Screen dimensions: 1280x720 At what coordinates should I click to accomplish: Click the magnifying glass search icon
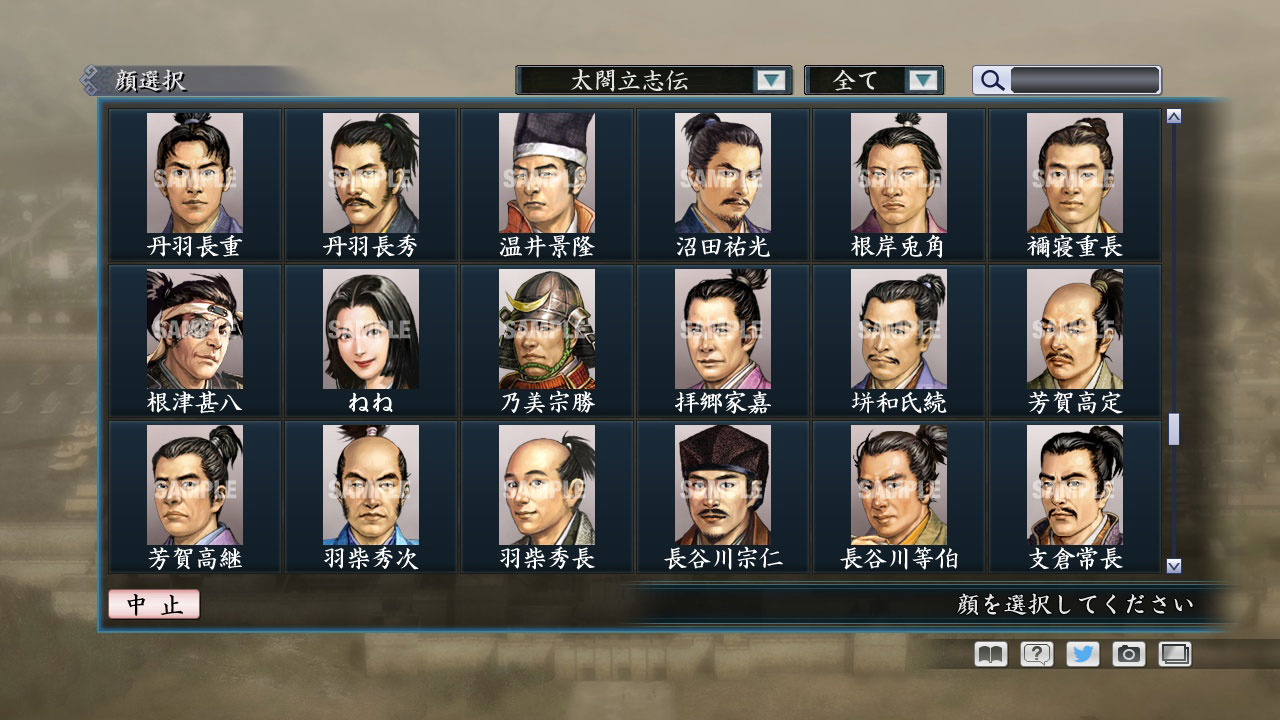click(990, 80)
